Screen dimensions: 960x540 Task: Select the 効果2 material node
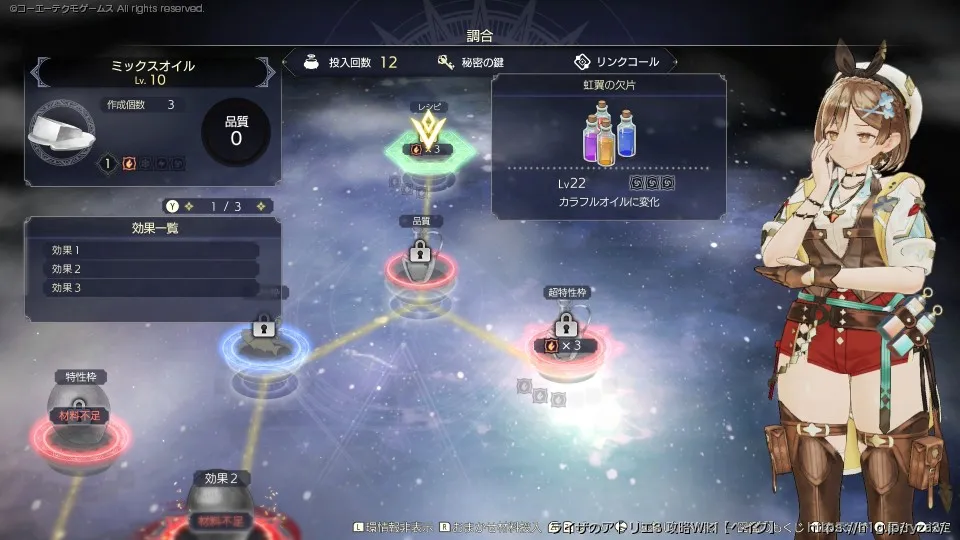point(220,510)
